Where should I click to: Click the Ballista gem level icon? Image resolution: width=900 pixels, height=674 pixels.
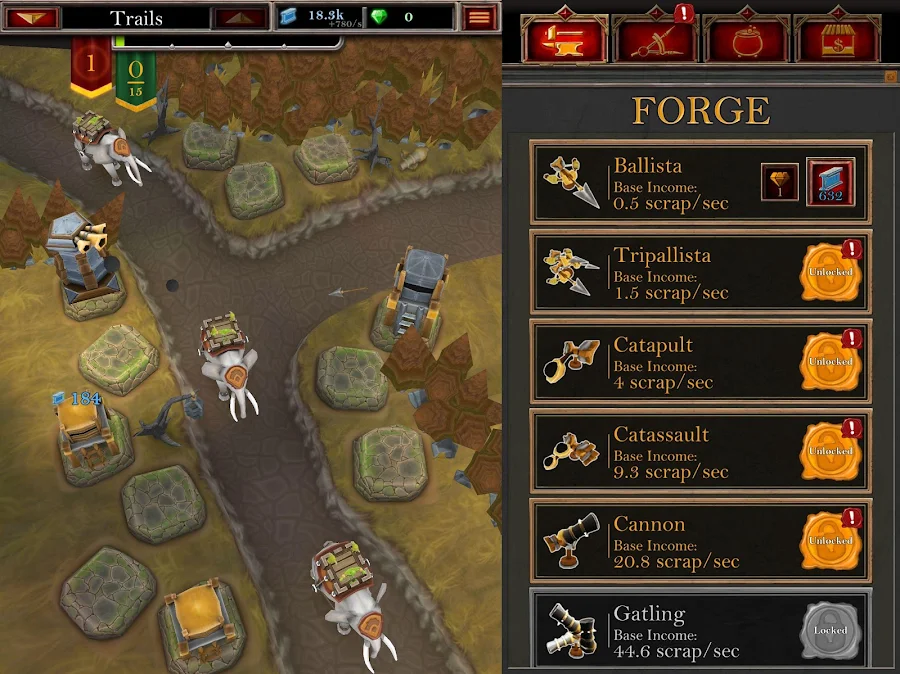pos(780,183)
